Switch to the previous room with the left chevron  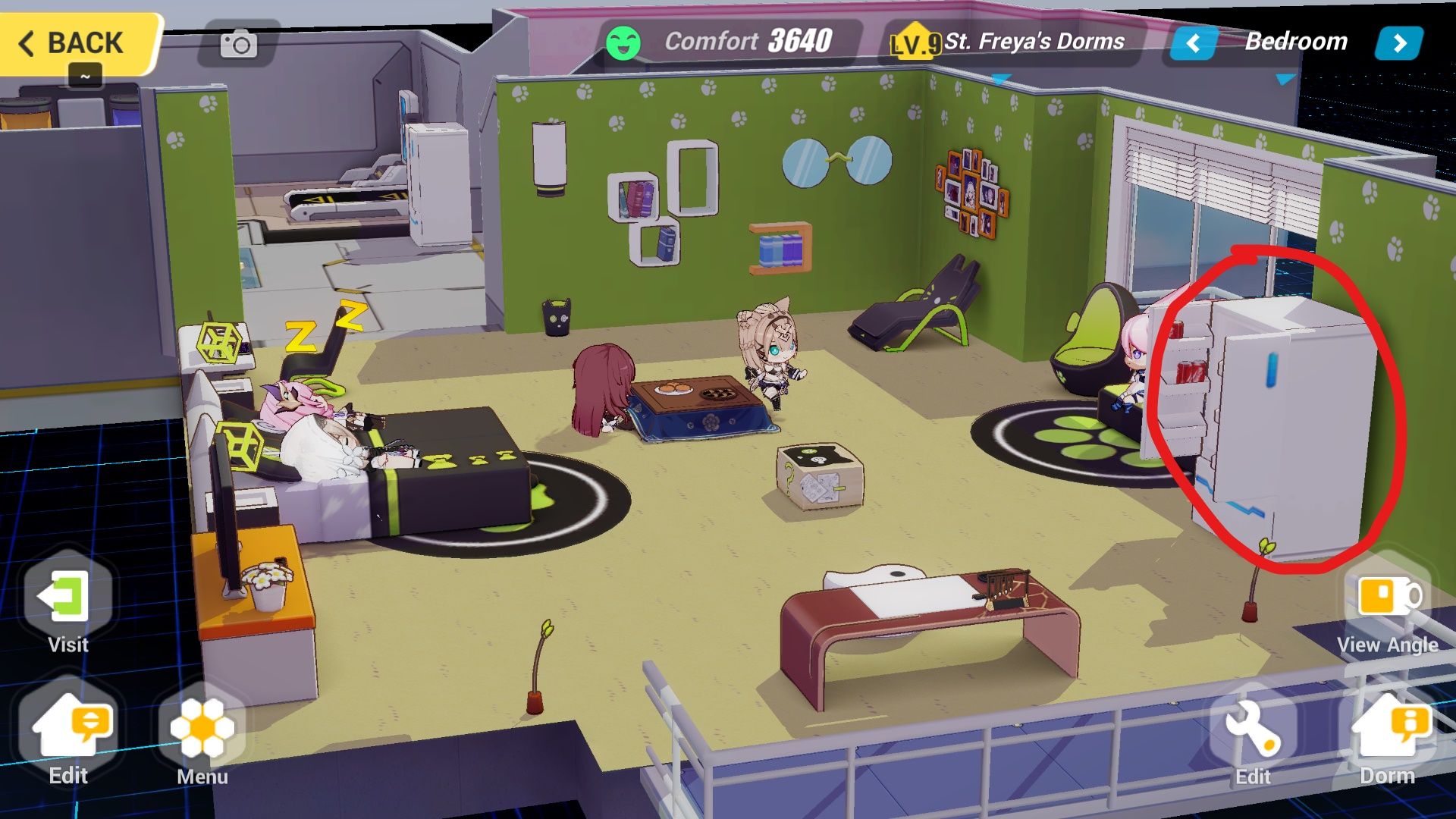1193,43
